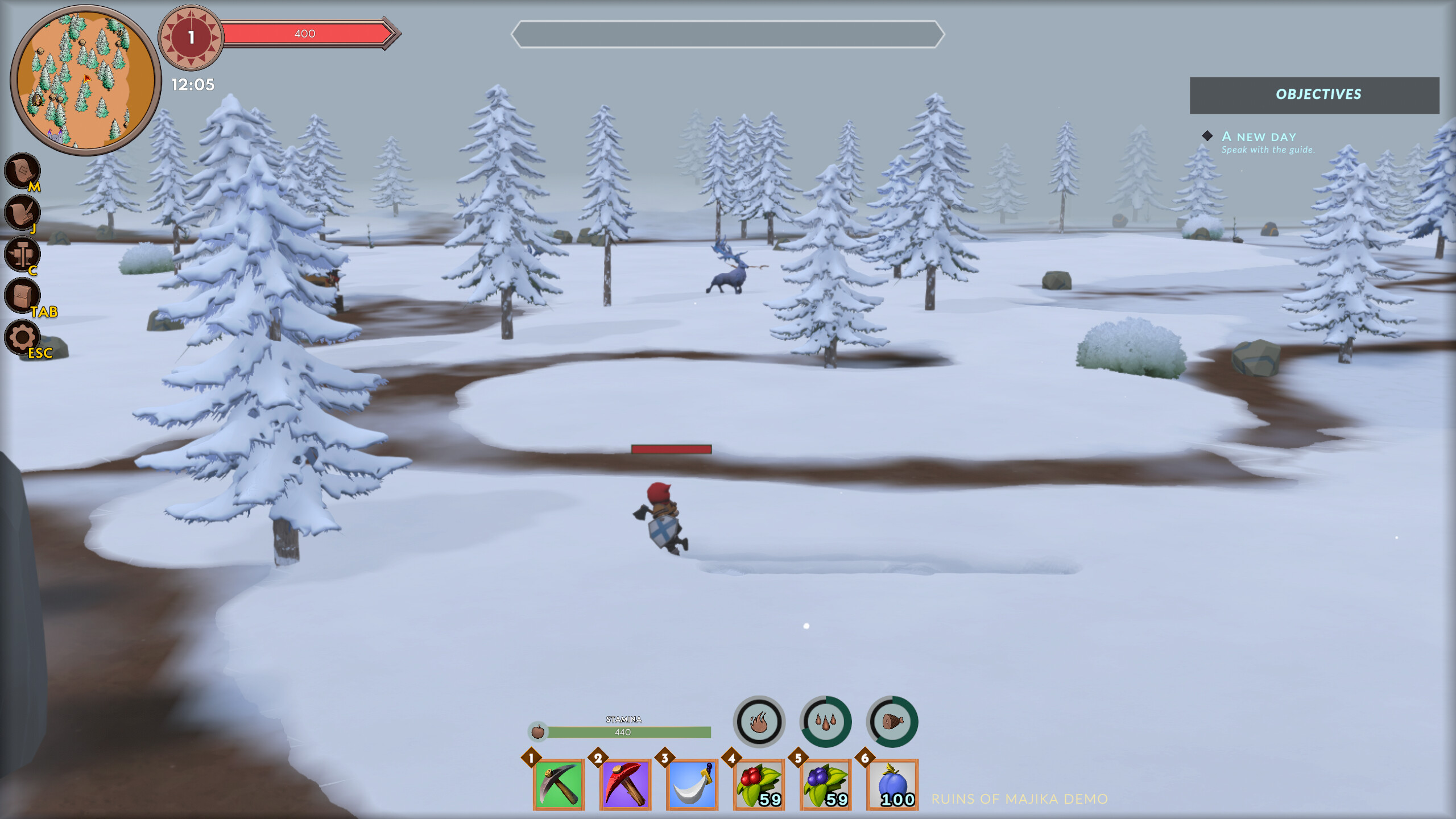
Task: Open the Map with the M icon
Action: point(21,171)
